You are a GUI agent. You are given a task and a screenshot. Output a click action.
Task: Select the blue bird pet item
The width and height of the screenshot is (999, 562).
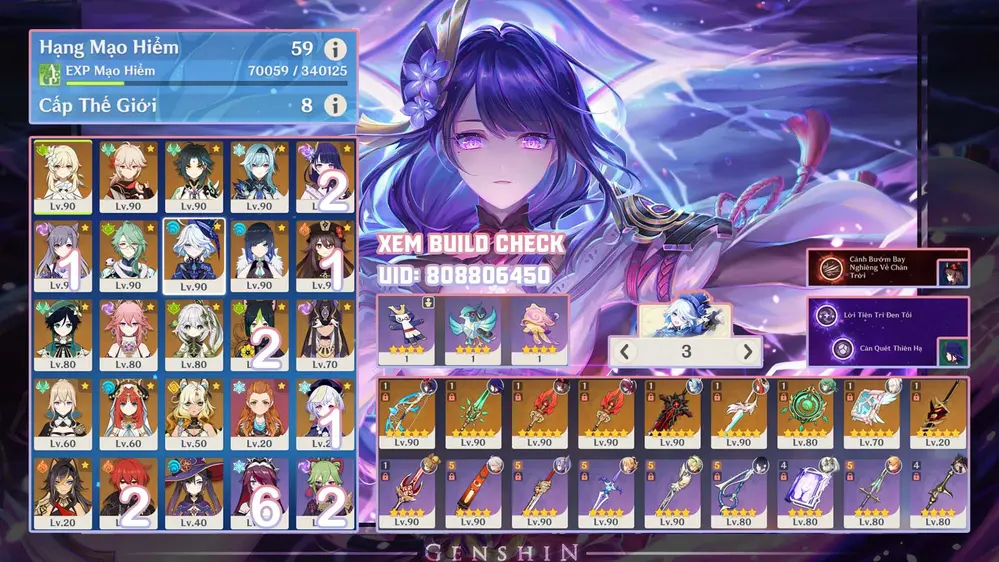472,326
